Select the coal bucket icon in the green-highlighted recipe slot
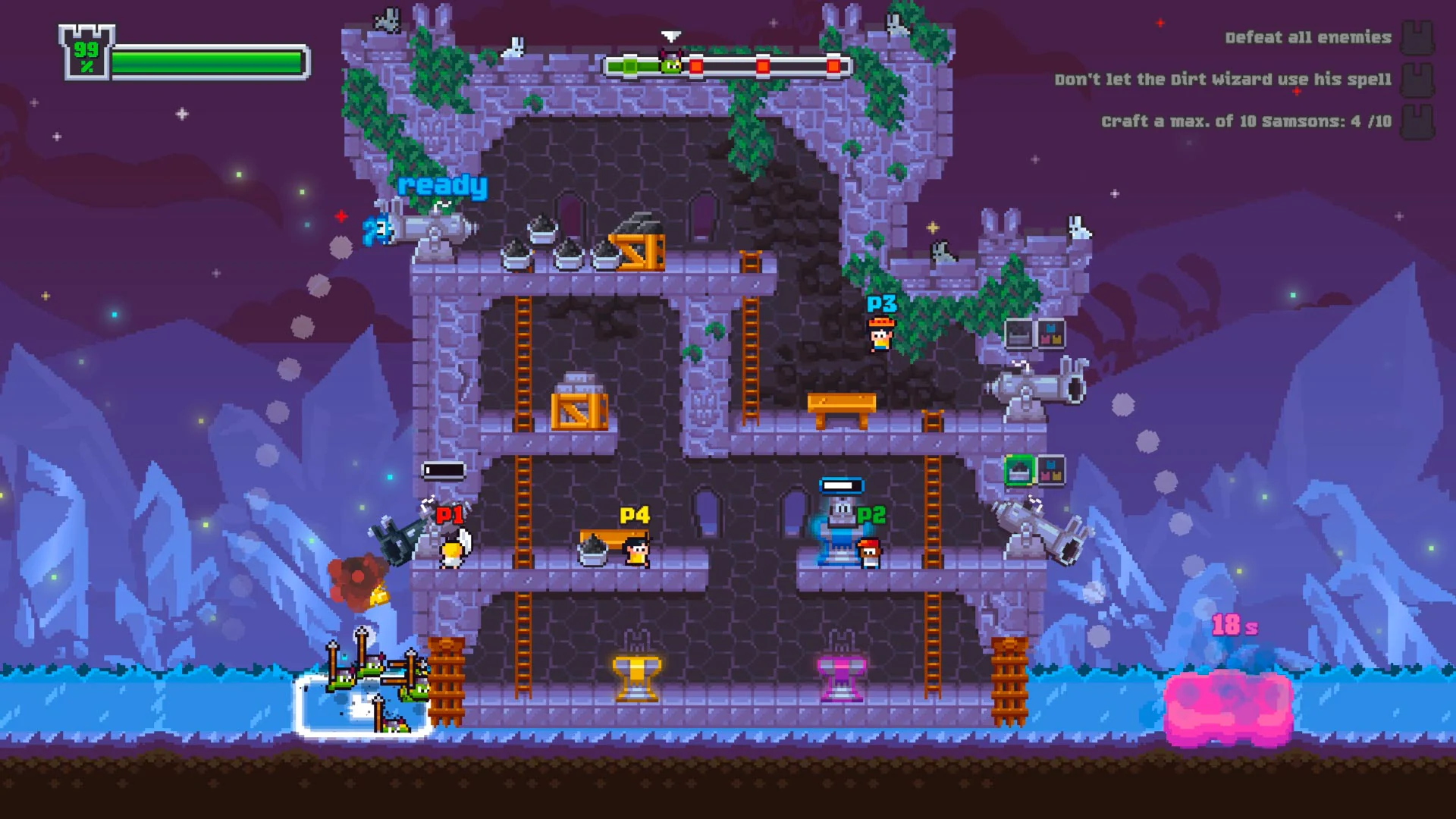Viewport: 1456px width, 819px height. coord(1020,470)
